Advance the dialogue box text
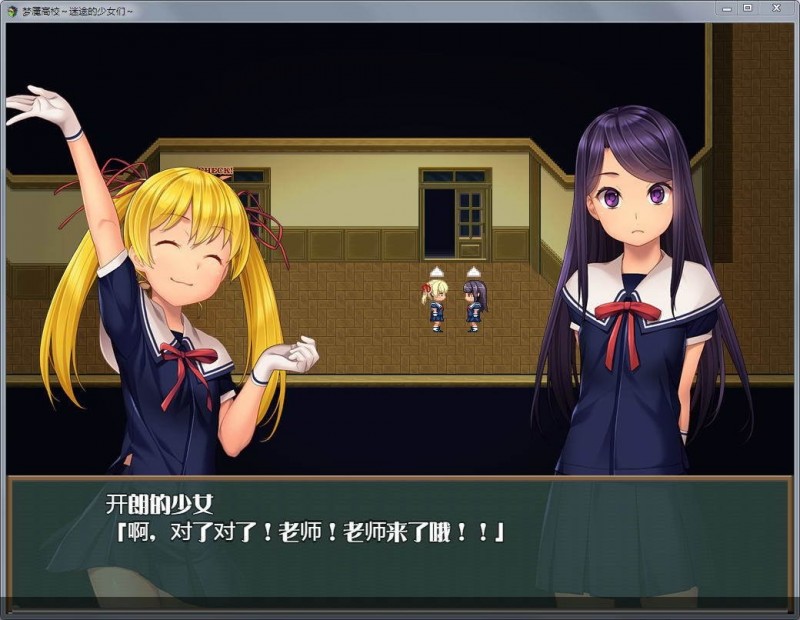Image resolution: width=800 pixels, height=620 pixels. [x=400, y=535]
